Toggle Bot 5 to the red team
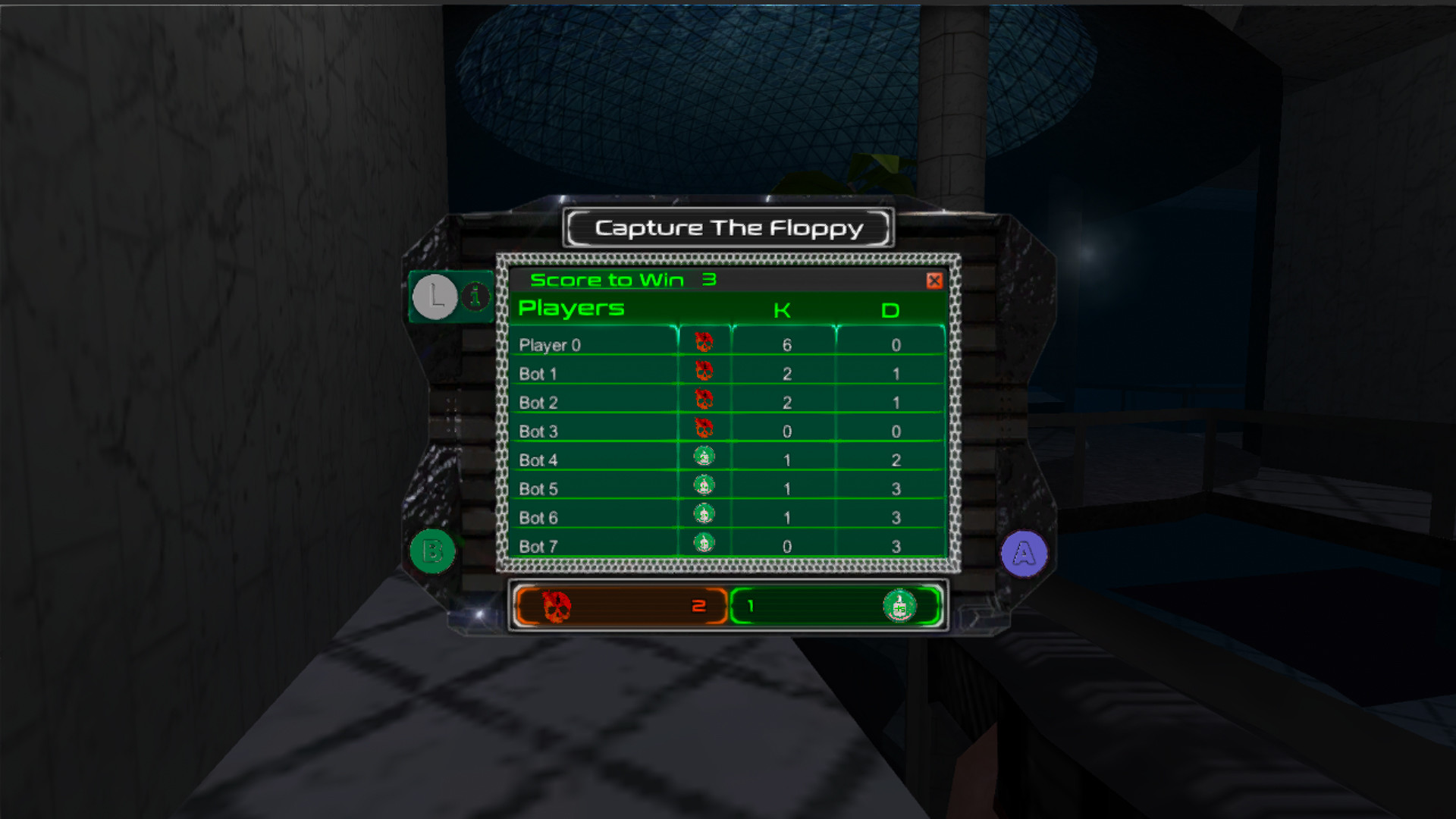This screenshot has width=1456, height=819. click(703, 488)
